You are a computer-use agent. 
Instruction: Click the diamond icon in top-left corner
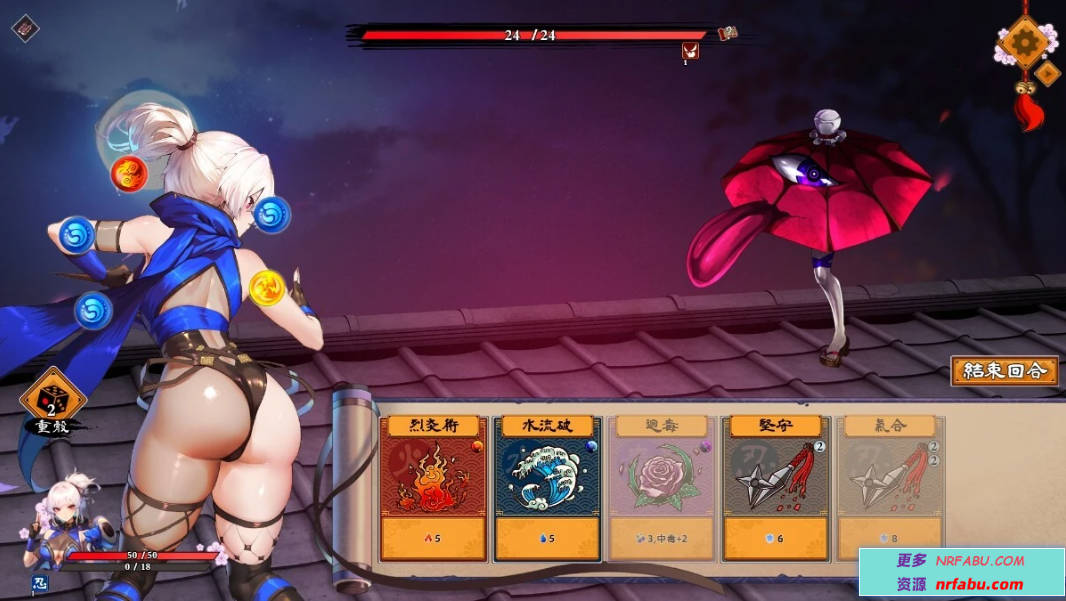pos(25,27)
